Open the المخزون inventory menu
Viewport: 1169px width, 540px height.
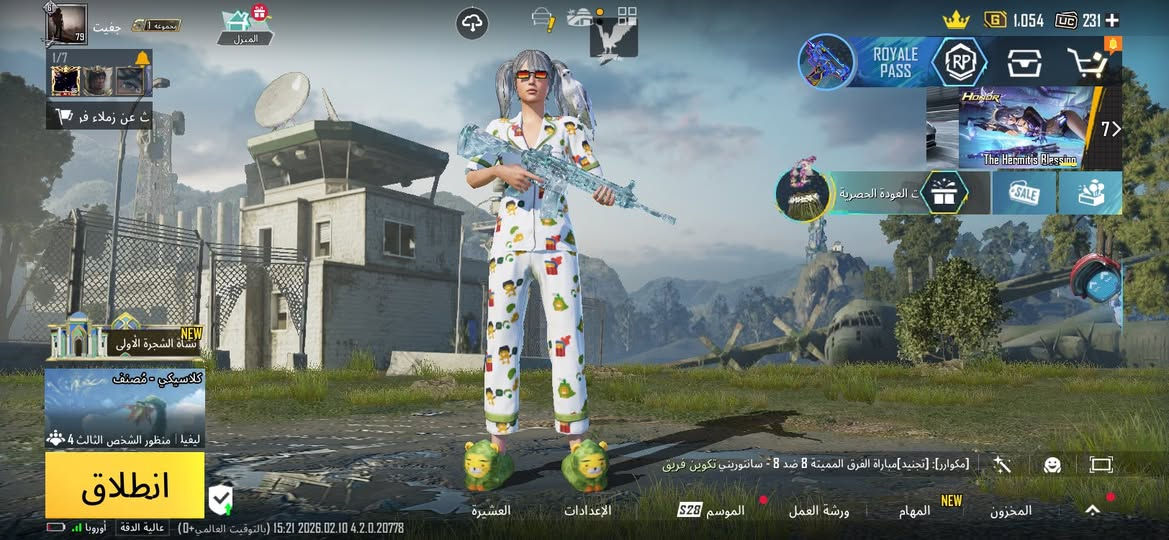pyautogui.click(x=1011, y=511)
